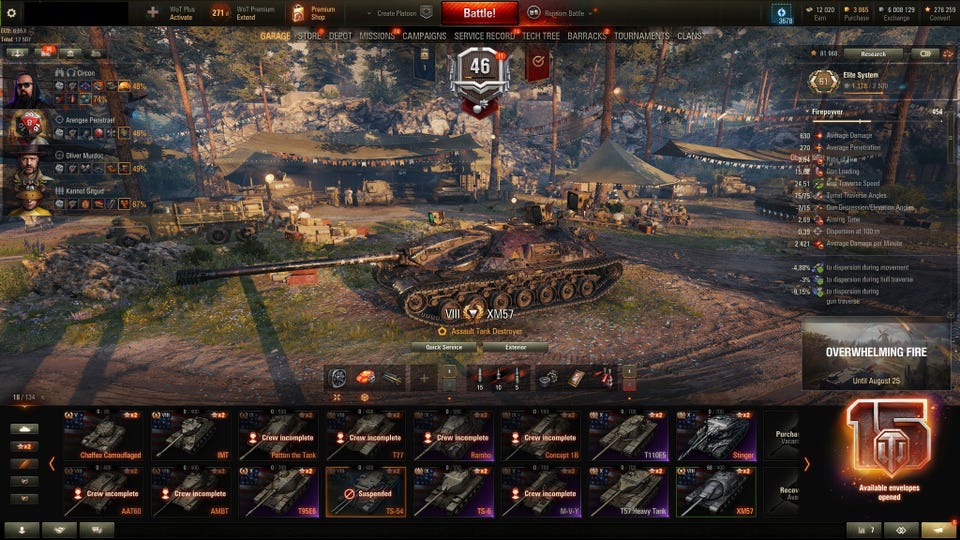Open the Missions tab

377,36
